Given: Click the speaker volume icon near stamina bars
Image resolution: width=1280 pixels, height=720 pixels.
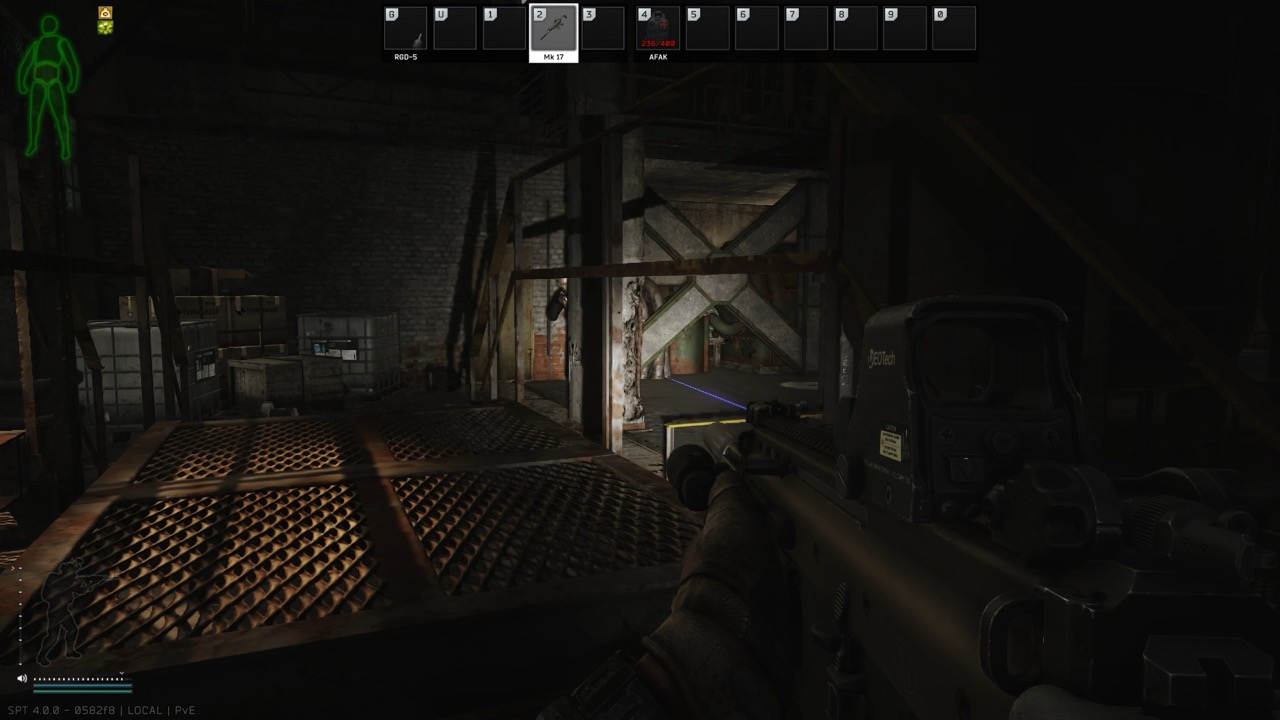Looking at the screenshot, I should click(22, 677).
